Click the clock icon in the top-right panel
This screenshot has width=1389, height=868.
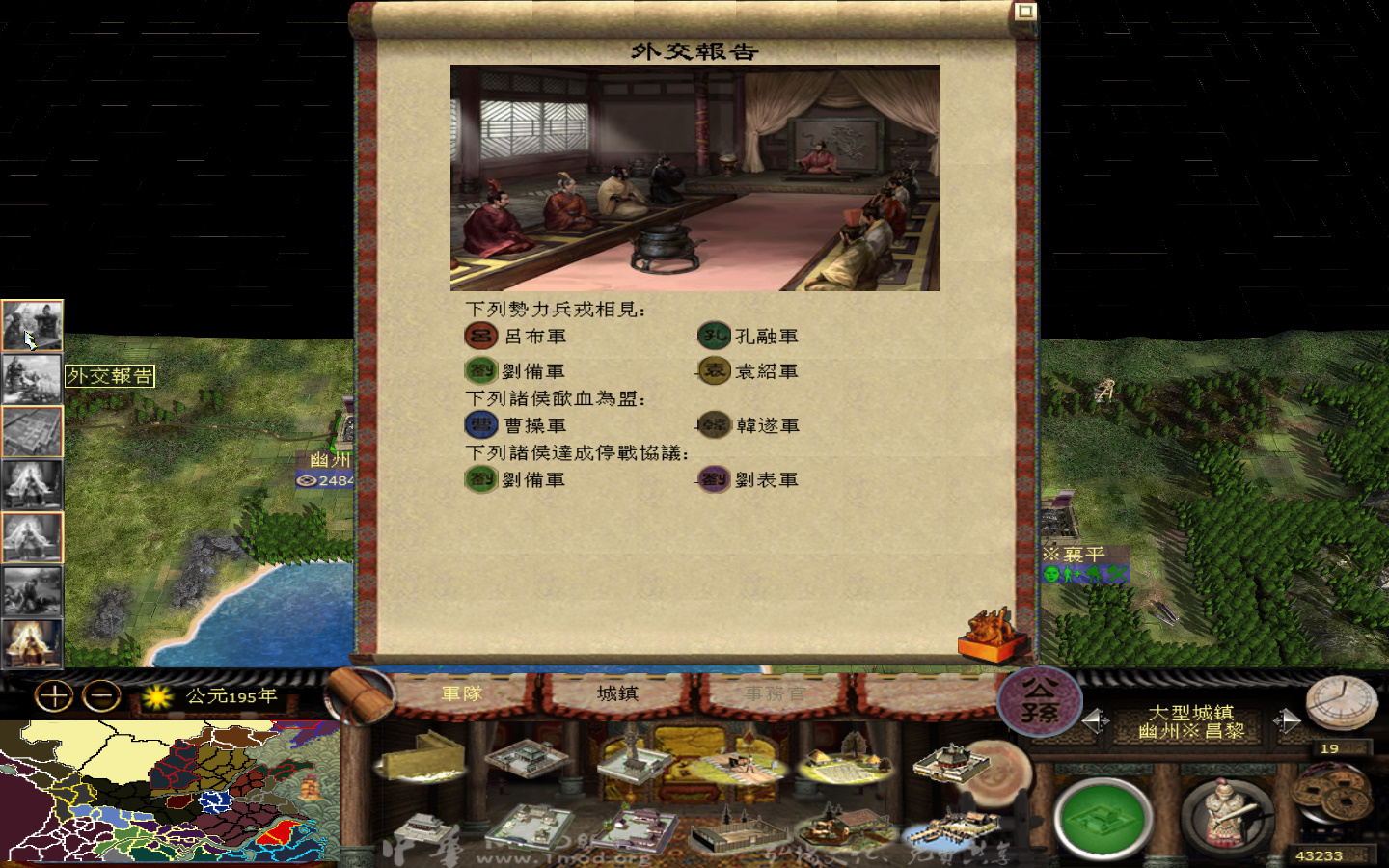[x=1339, y=704]
